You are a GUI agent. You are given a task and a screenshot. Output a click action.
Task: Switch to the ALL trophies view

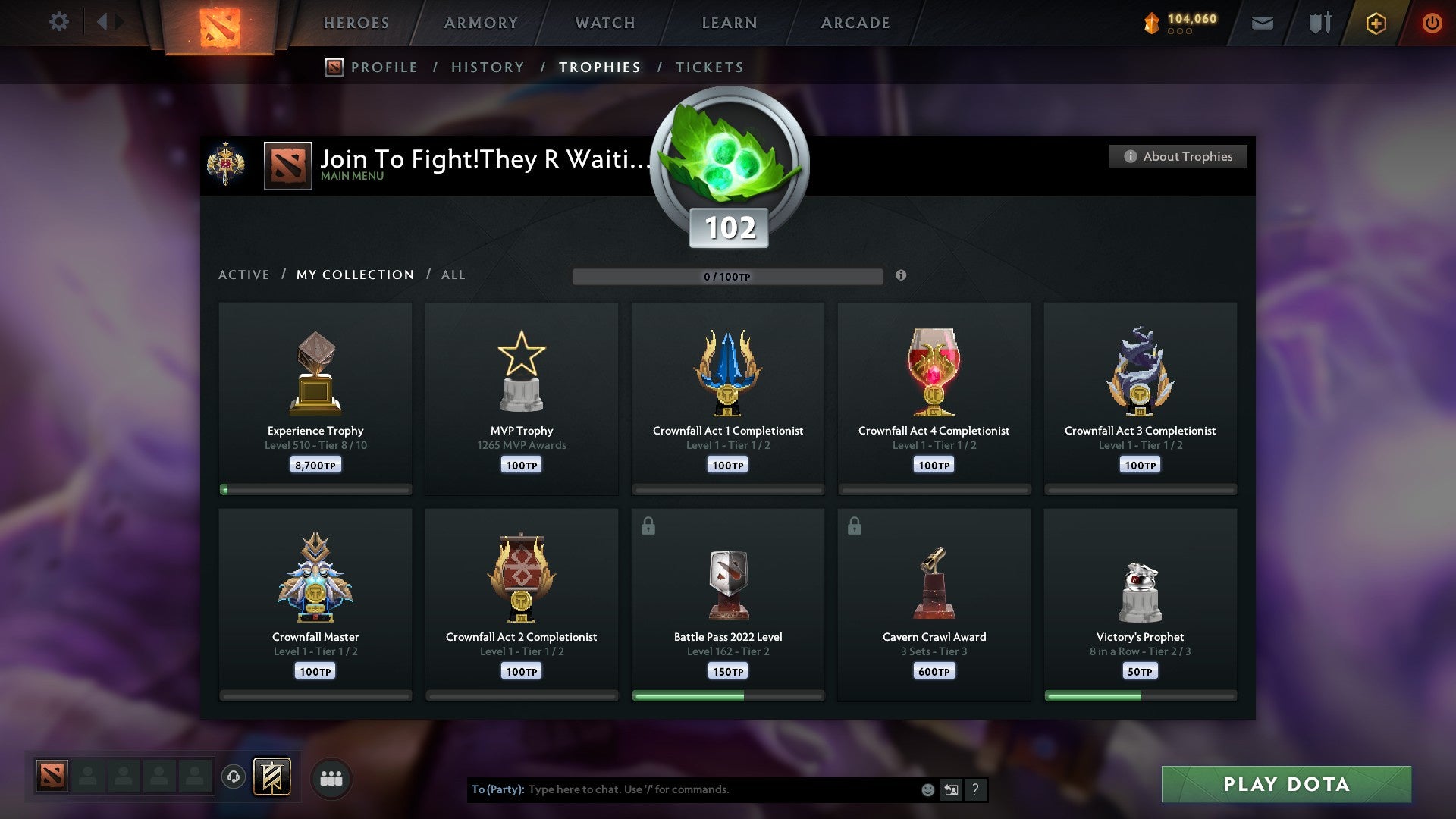pyautogui.click(x=453, y=275)
